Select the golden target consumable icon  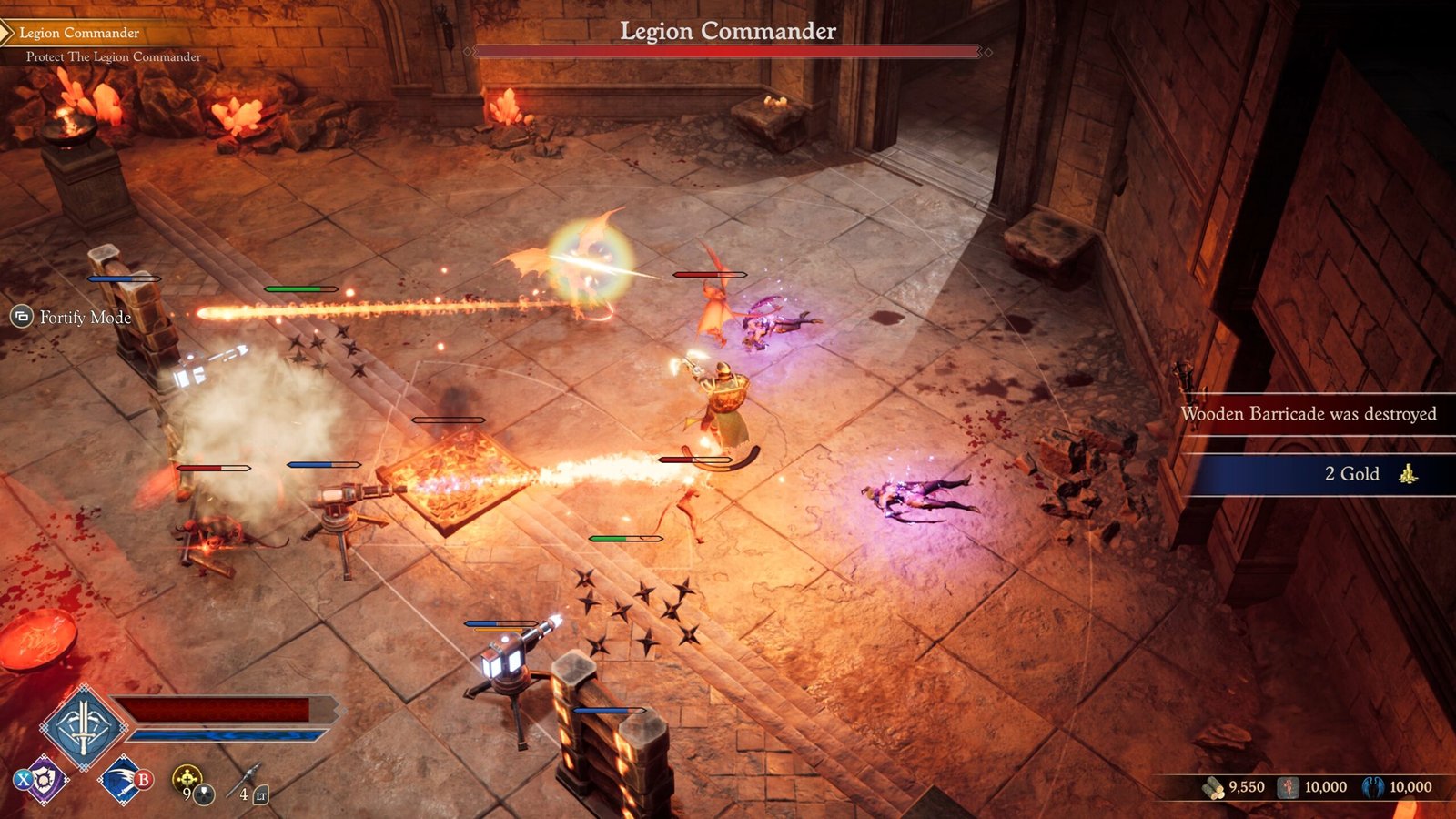pos(187,778)
